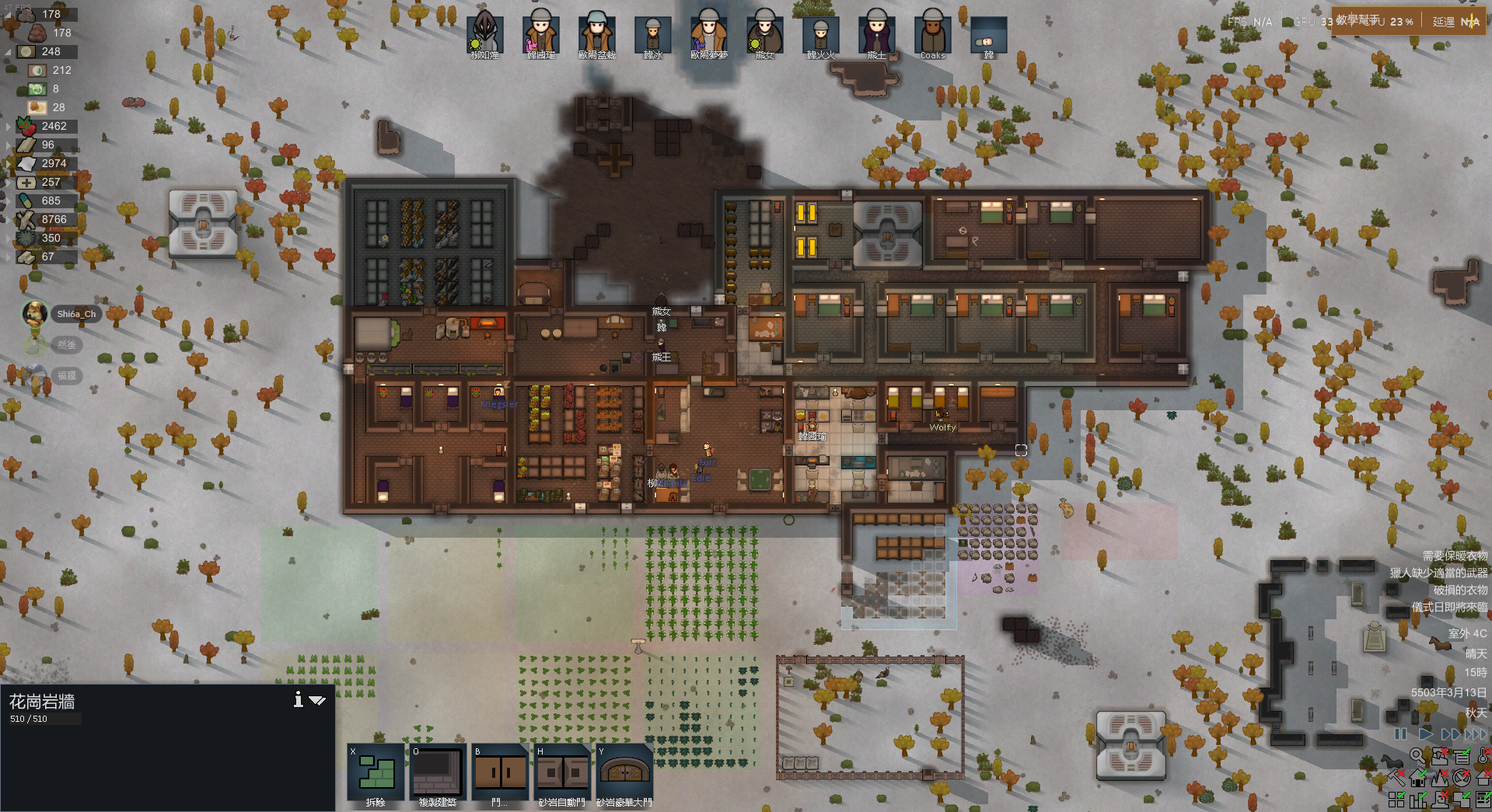Select colonist 柳如煙 in the colonist bar

click(x=484, y=36)
